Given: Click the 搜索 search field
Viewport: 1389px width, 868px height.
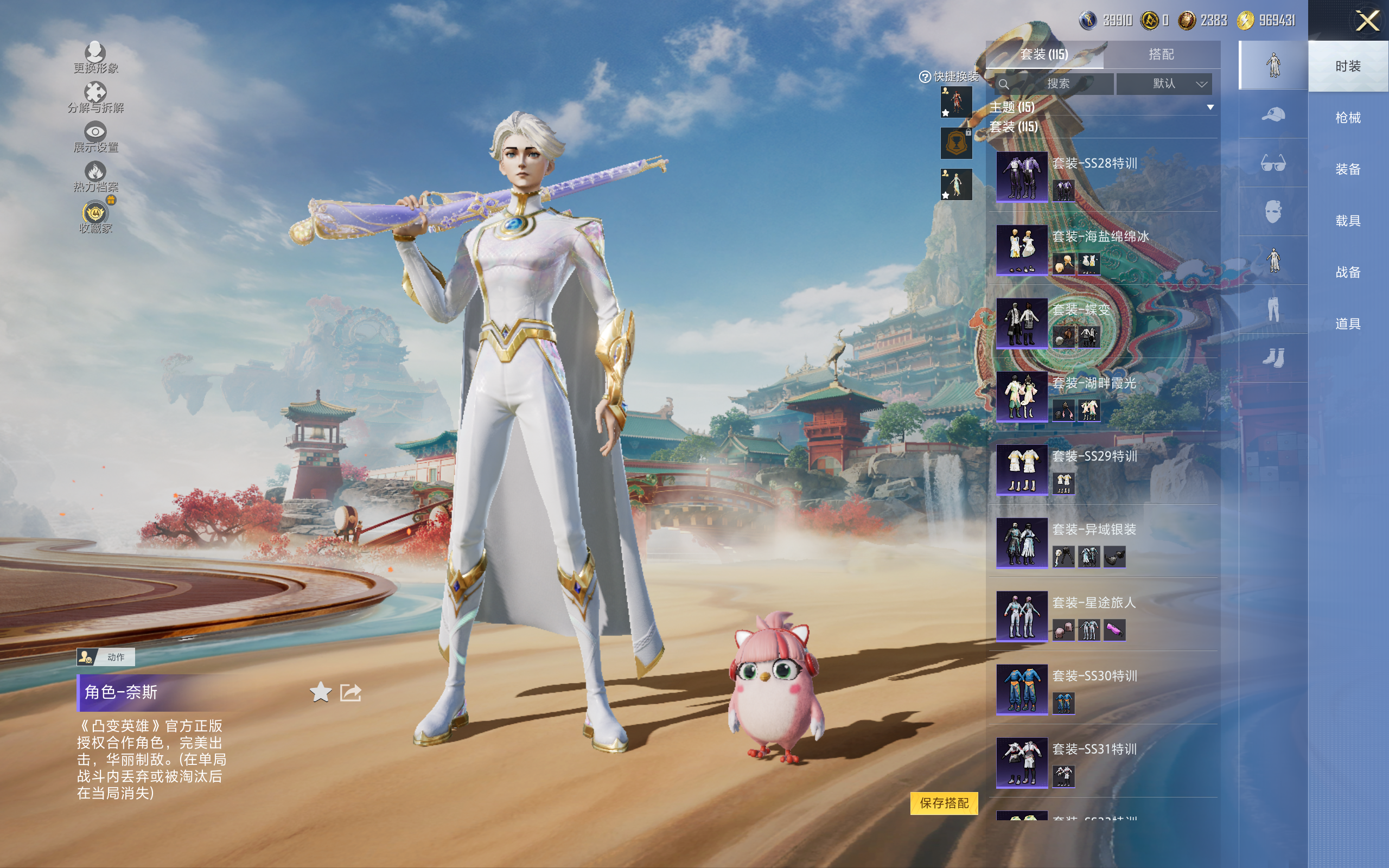Looking at the screenshot, I should coord(1055,84).
